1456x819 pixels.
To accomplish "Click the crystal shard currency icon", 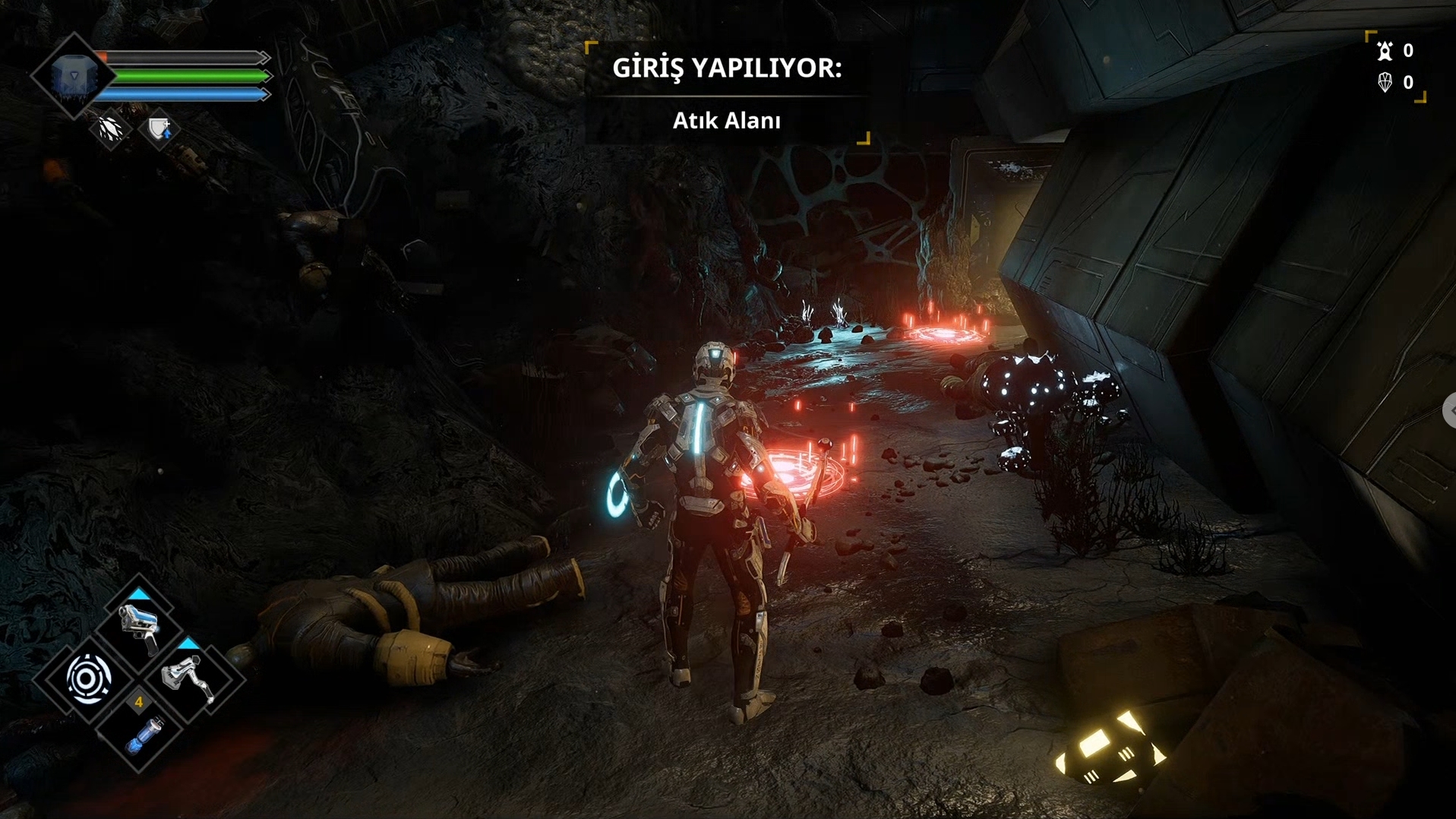I will (x=1385, y=82).
